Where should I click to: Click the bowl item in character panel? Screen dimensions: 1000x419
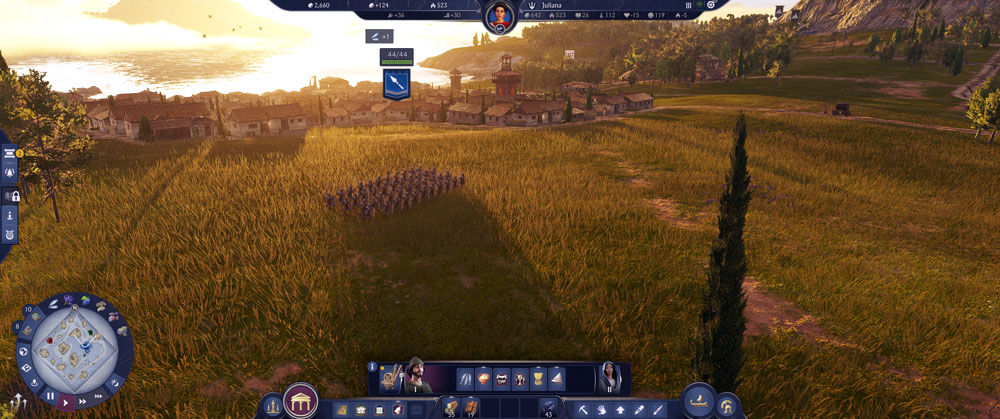[484, 379]
